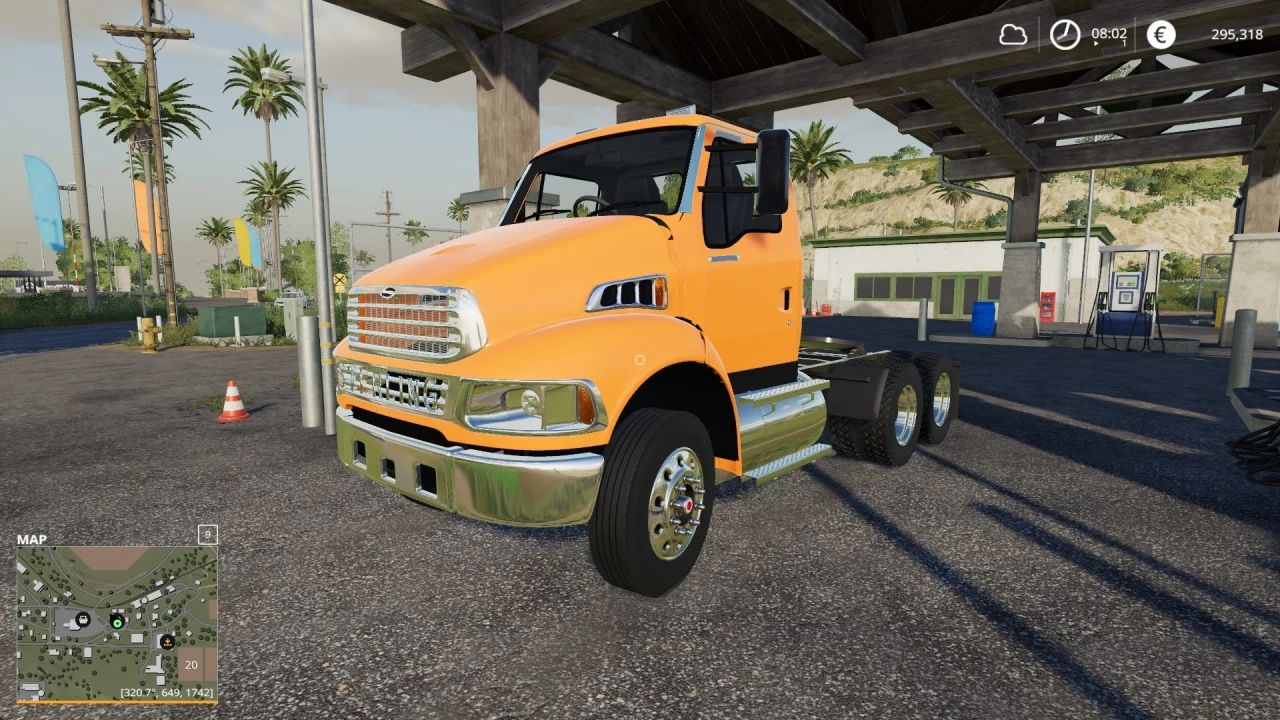This screenshot has height=720, width=1280.
Task: Click the clock icon near the time display
Action: (x=1064, y=33)
